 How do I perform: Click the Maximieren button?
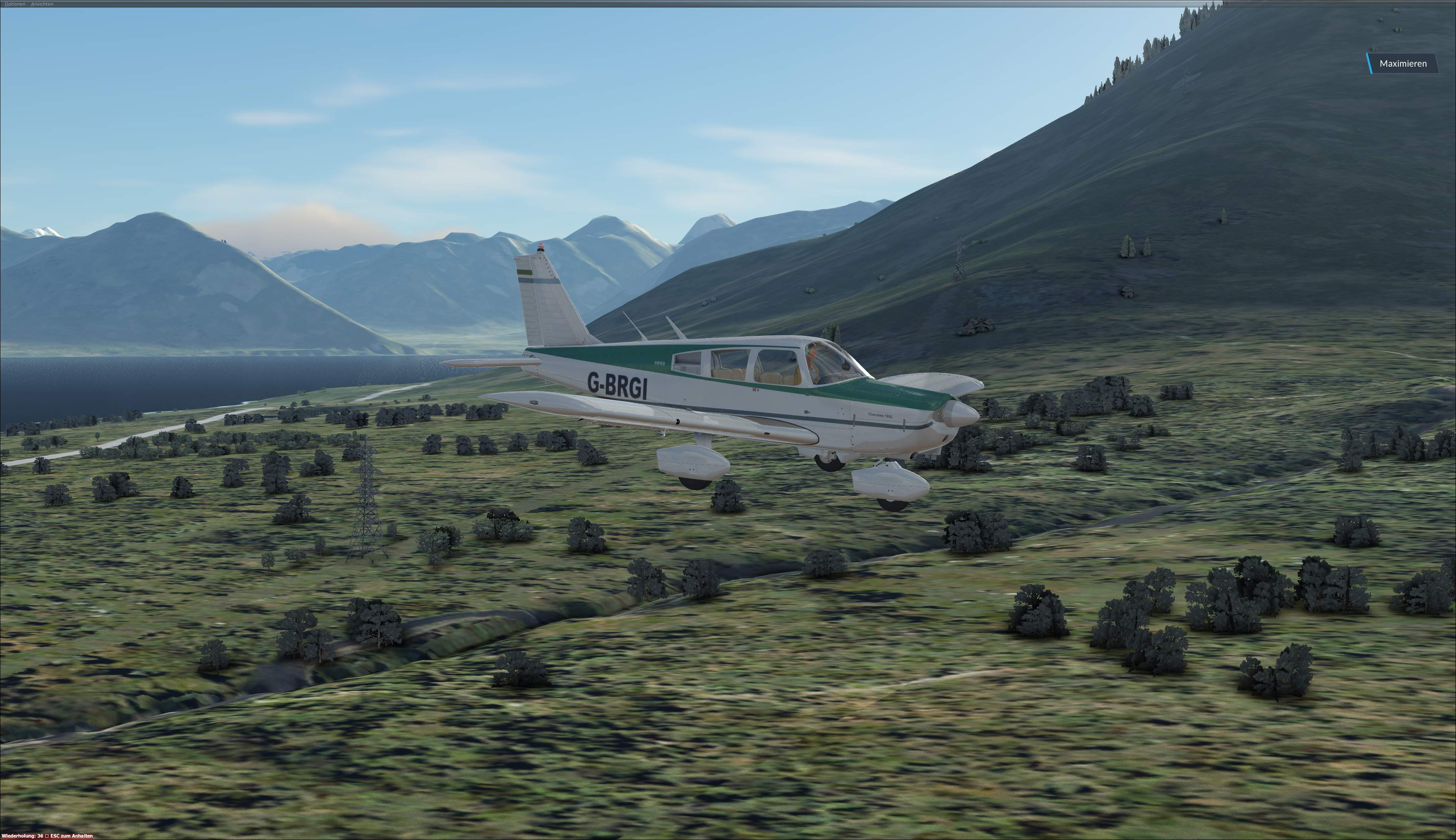(x=1402, y=63)
